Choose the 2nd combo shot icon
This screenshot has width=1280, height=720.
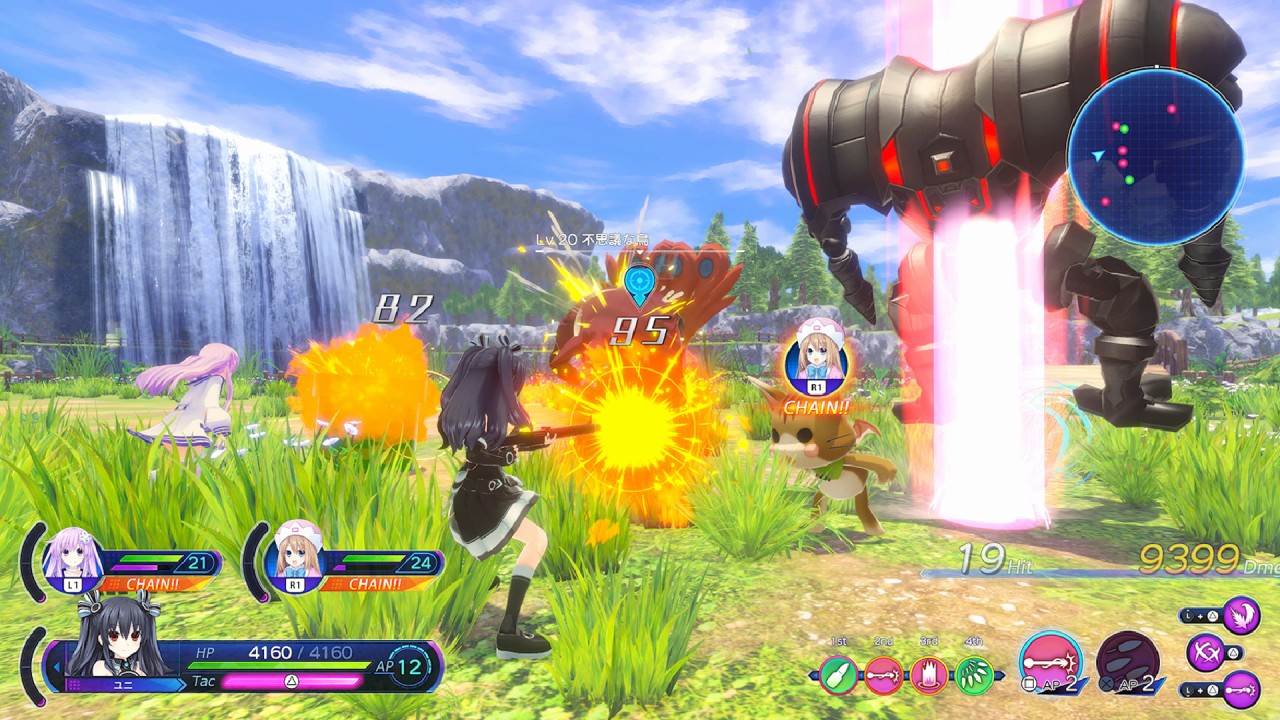pos(884,675)
